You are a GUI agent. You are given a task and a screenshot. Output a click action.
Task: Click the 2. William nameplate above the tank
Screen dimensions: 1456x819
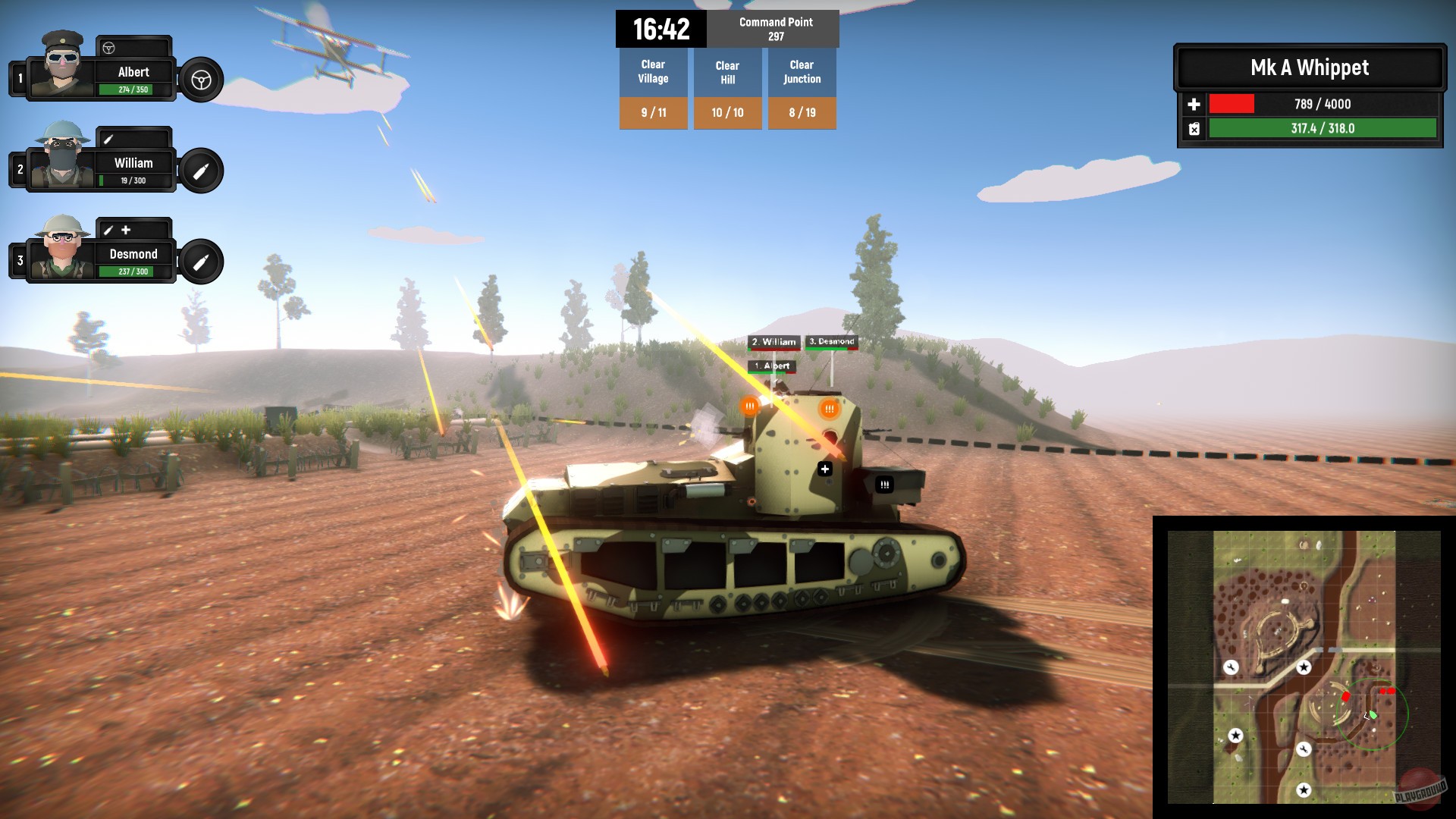point(773,342)
